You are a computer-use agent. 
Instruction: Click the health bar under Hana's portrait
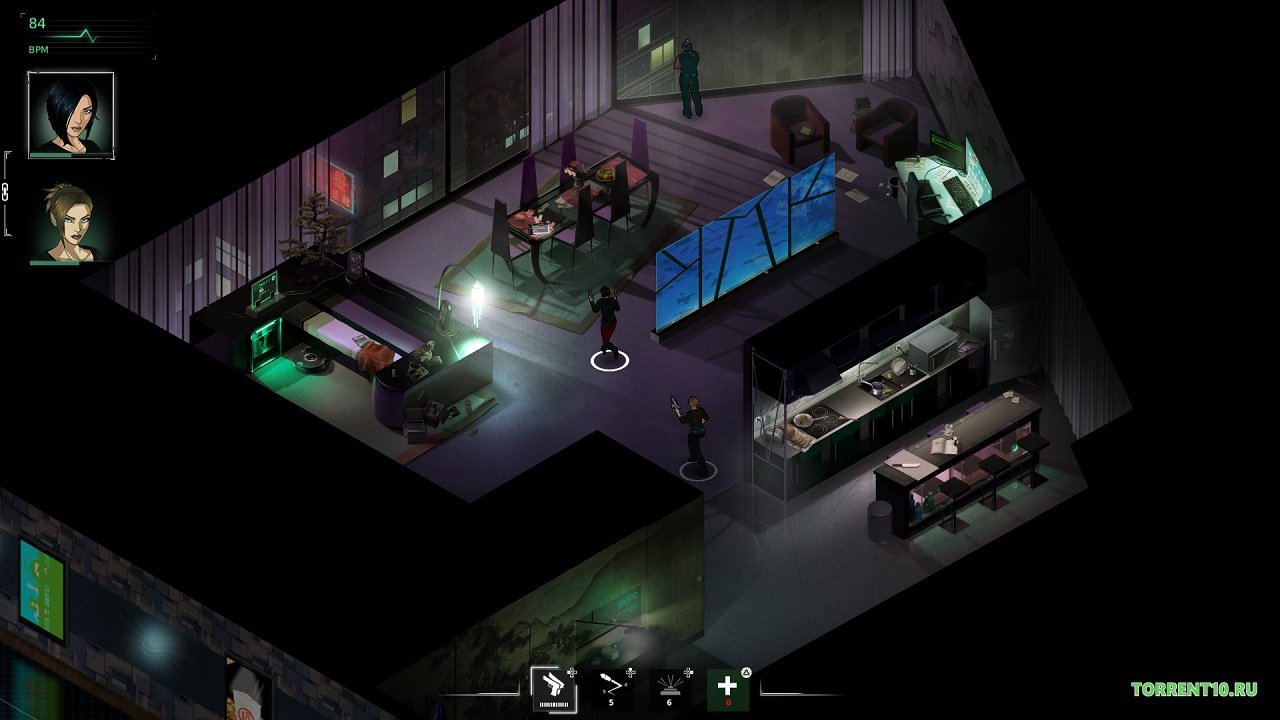point(55,154)
